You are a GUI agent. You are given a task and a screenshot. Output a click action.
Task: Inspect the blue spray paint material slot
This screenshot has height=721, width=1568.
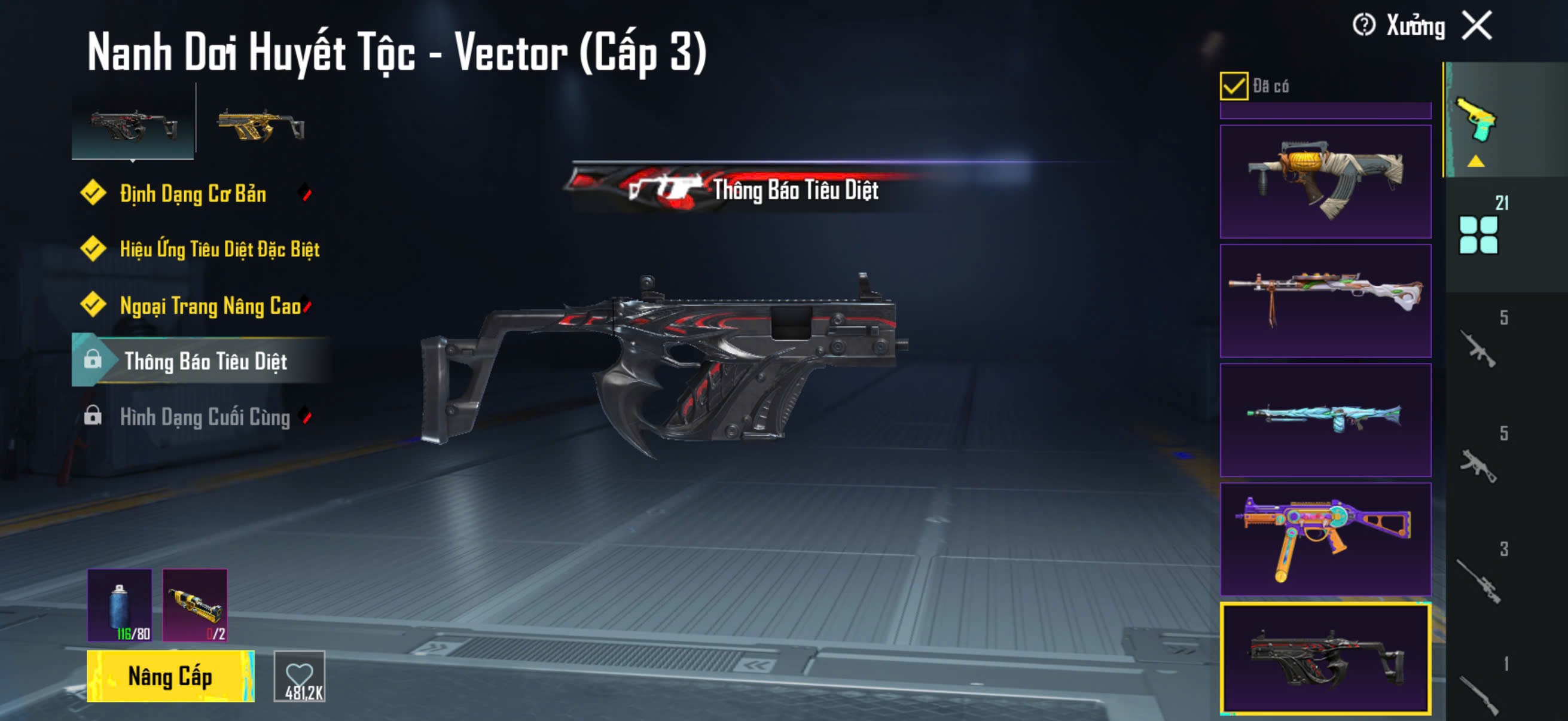tap(120, 605)
